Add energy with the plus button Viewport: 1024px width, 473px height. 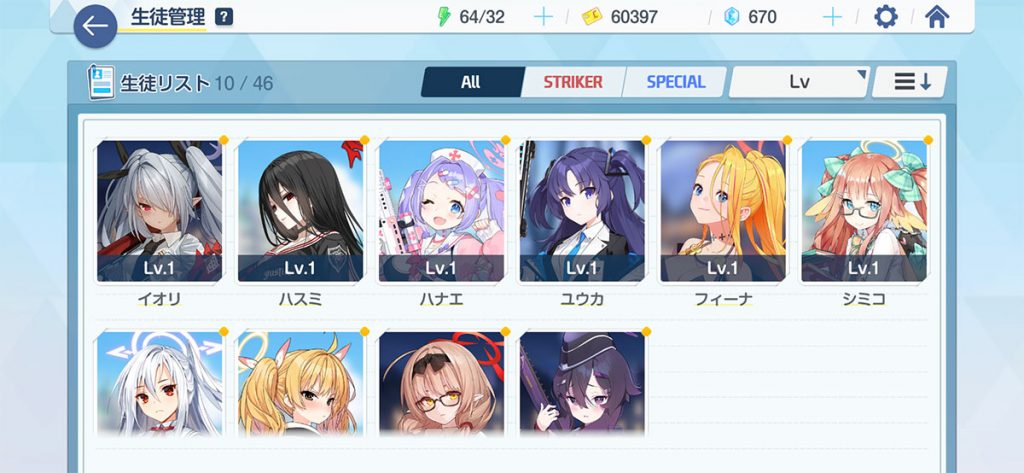tap(543, 17)
